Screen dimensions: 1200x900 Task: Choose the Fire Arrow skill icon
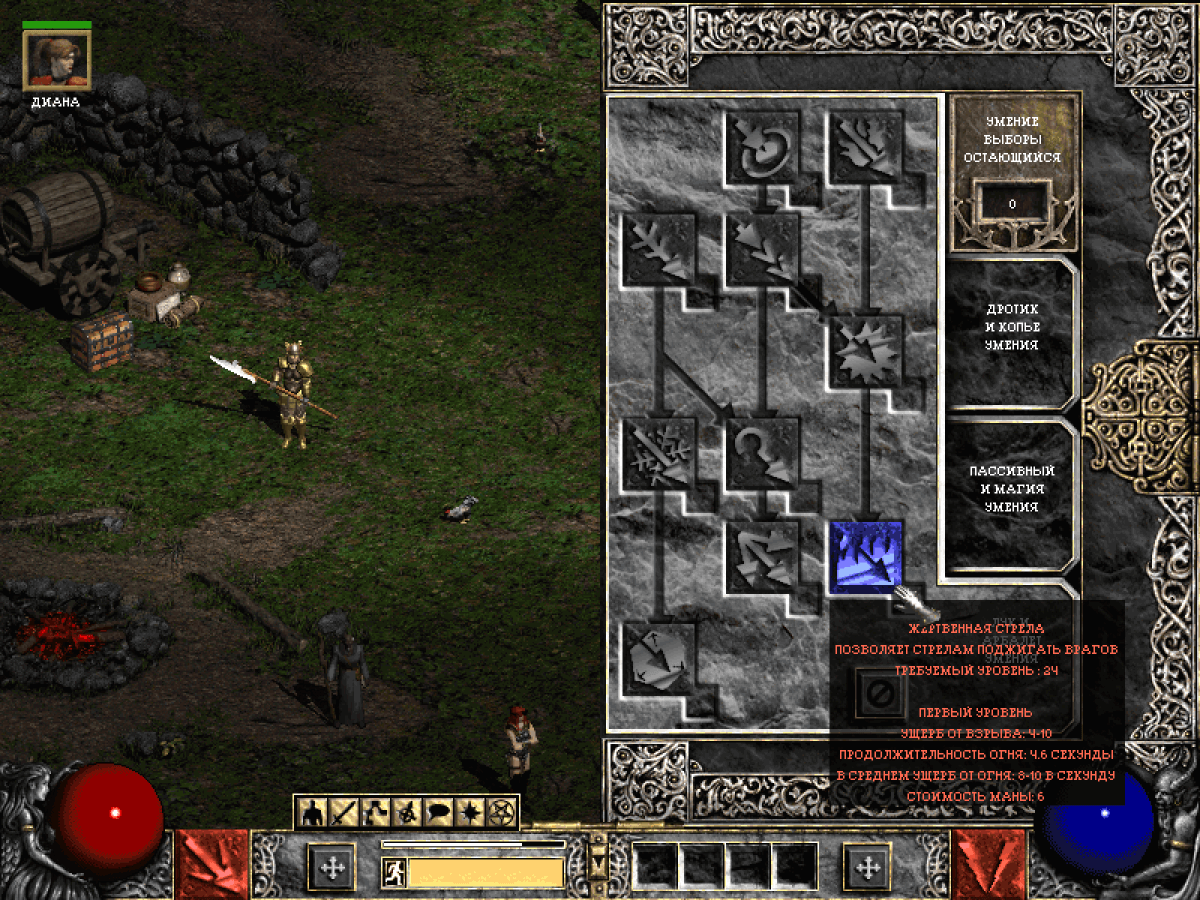[865, 146]
